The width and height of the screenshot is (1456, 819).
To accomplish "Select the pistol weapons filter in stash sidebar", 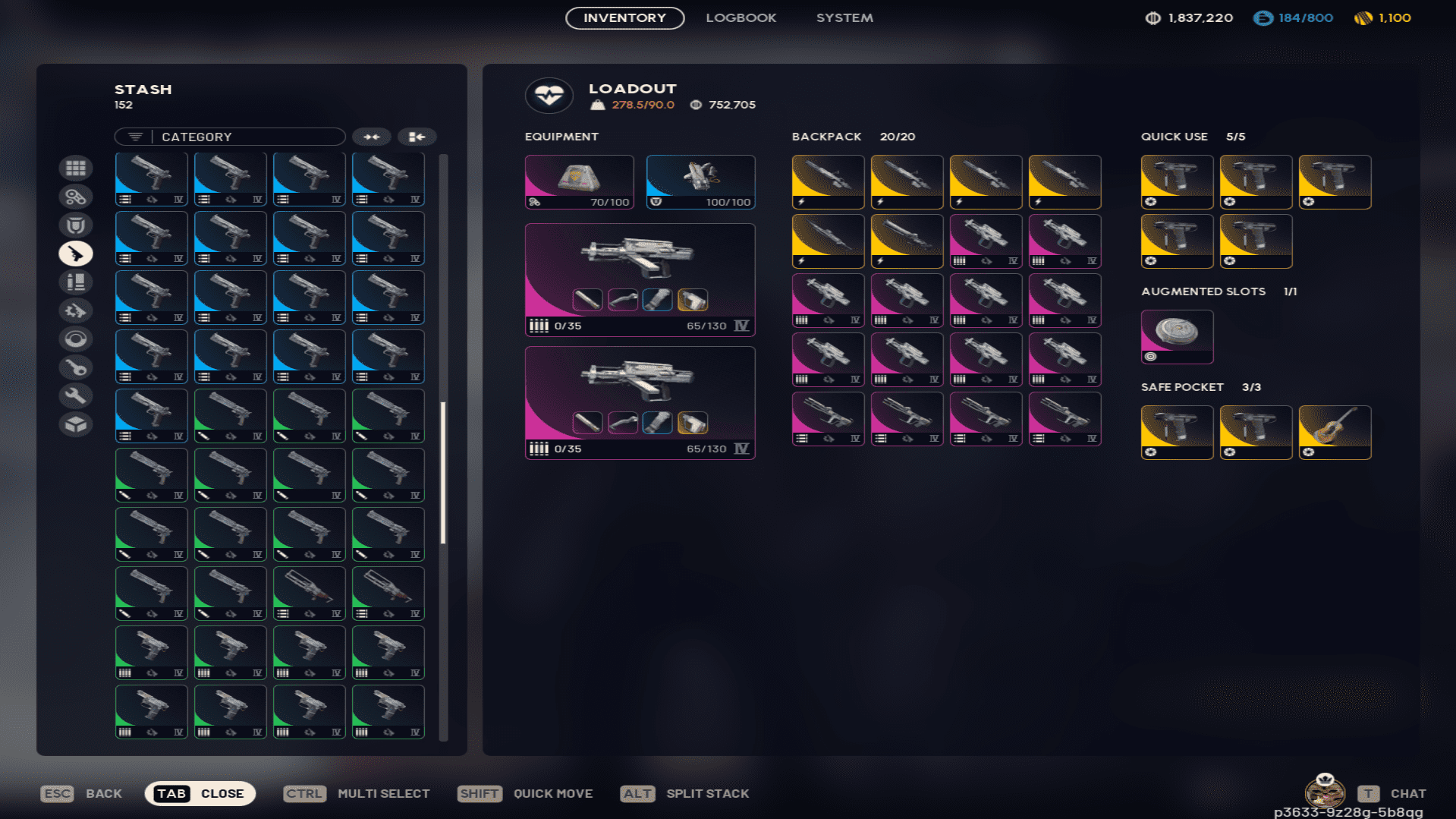I will [75, 253].
